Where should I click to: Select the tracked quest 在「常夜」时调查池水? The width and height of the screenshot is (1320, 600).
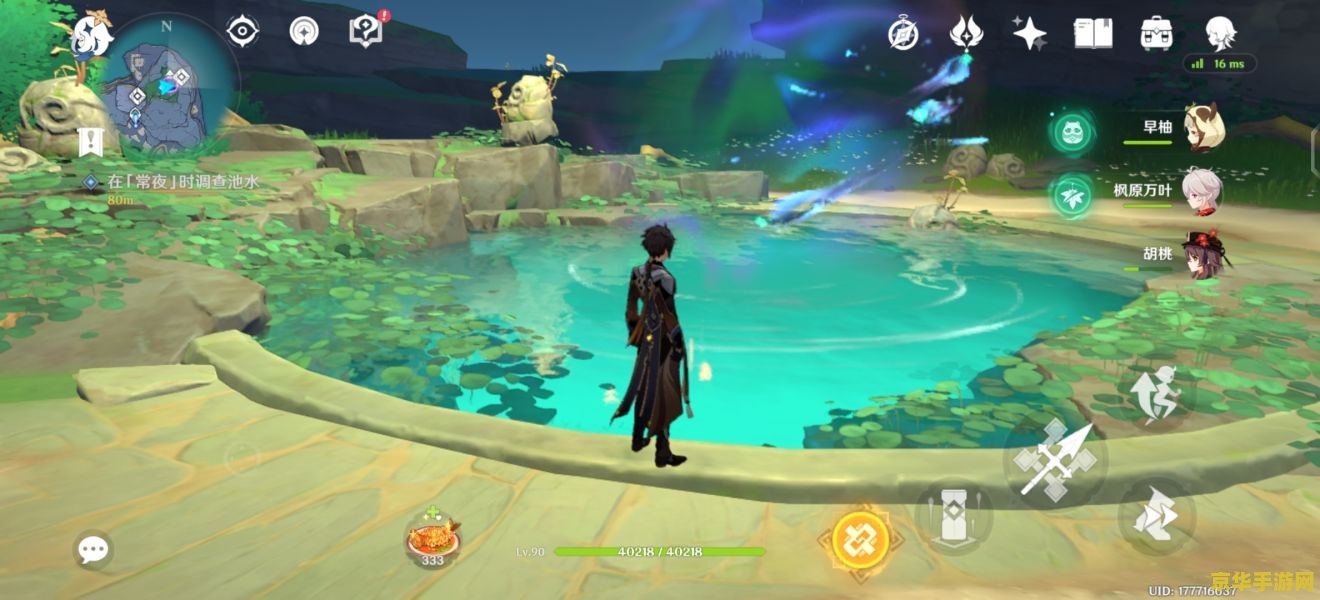pos(182,182)
